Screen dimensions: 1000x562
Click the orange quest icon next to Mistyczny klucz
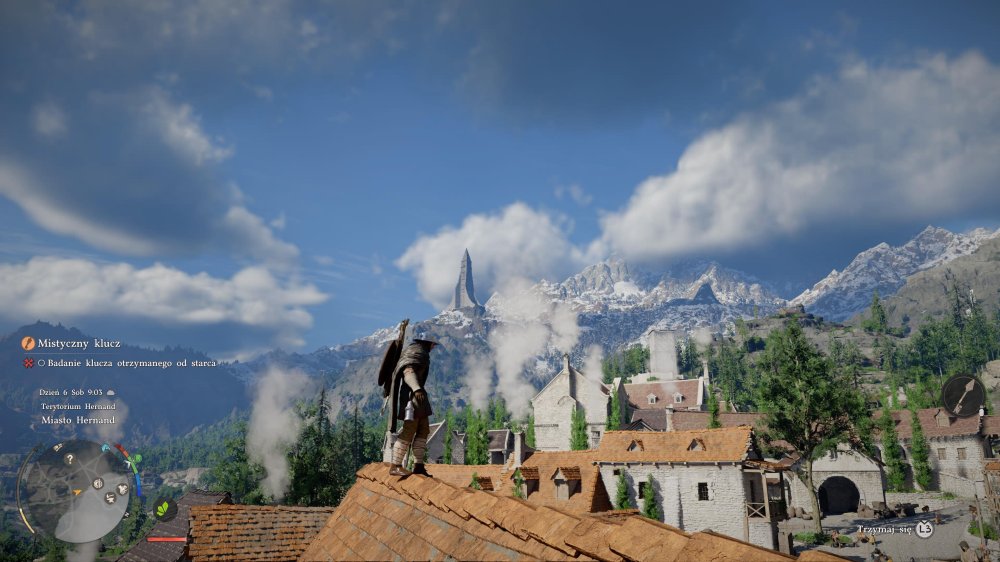tap(28, 343)
